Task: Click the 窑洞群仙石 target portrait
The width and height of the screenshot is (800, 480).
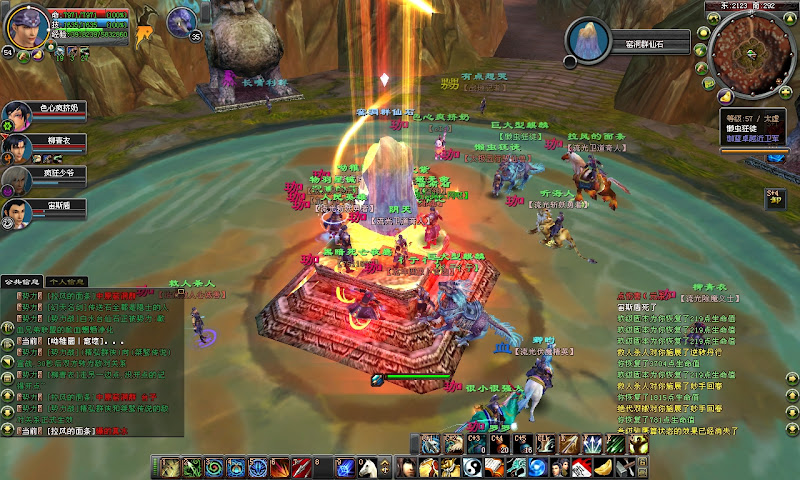Action: pos(587,39)
